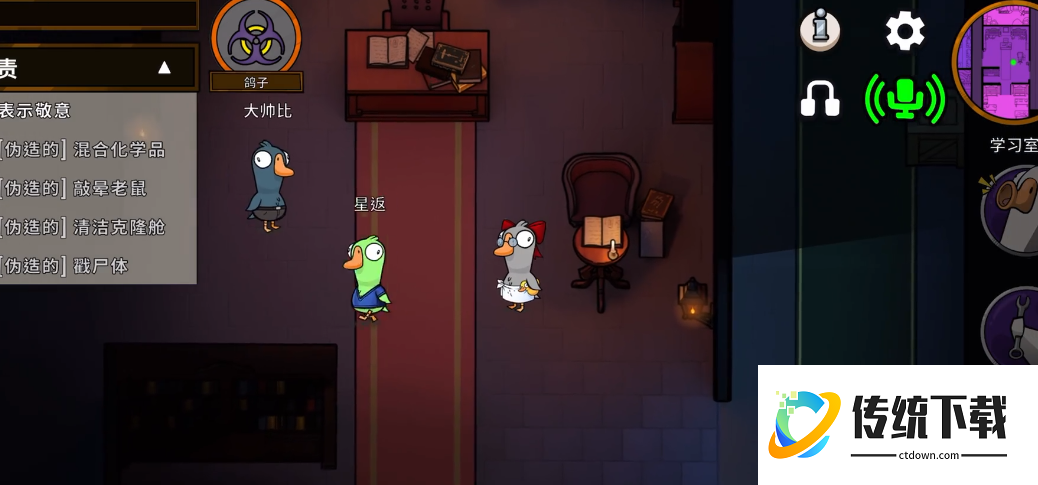Toggle the green microphone voice chat
This screenshot has width=1038, height=485.
tap(905, 98)
